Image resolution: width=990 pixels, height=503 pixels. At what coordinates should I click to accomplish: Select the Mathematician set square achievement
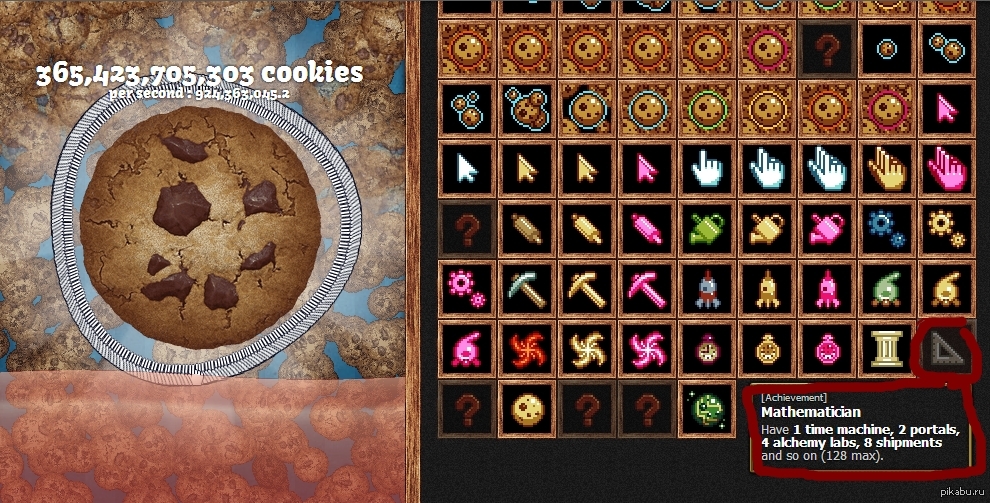click(943, 348)
